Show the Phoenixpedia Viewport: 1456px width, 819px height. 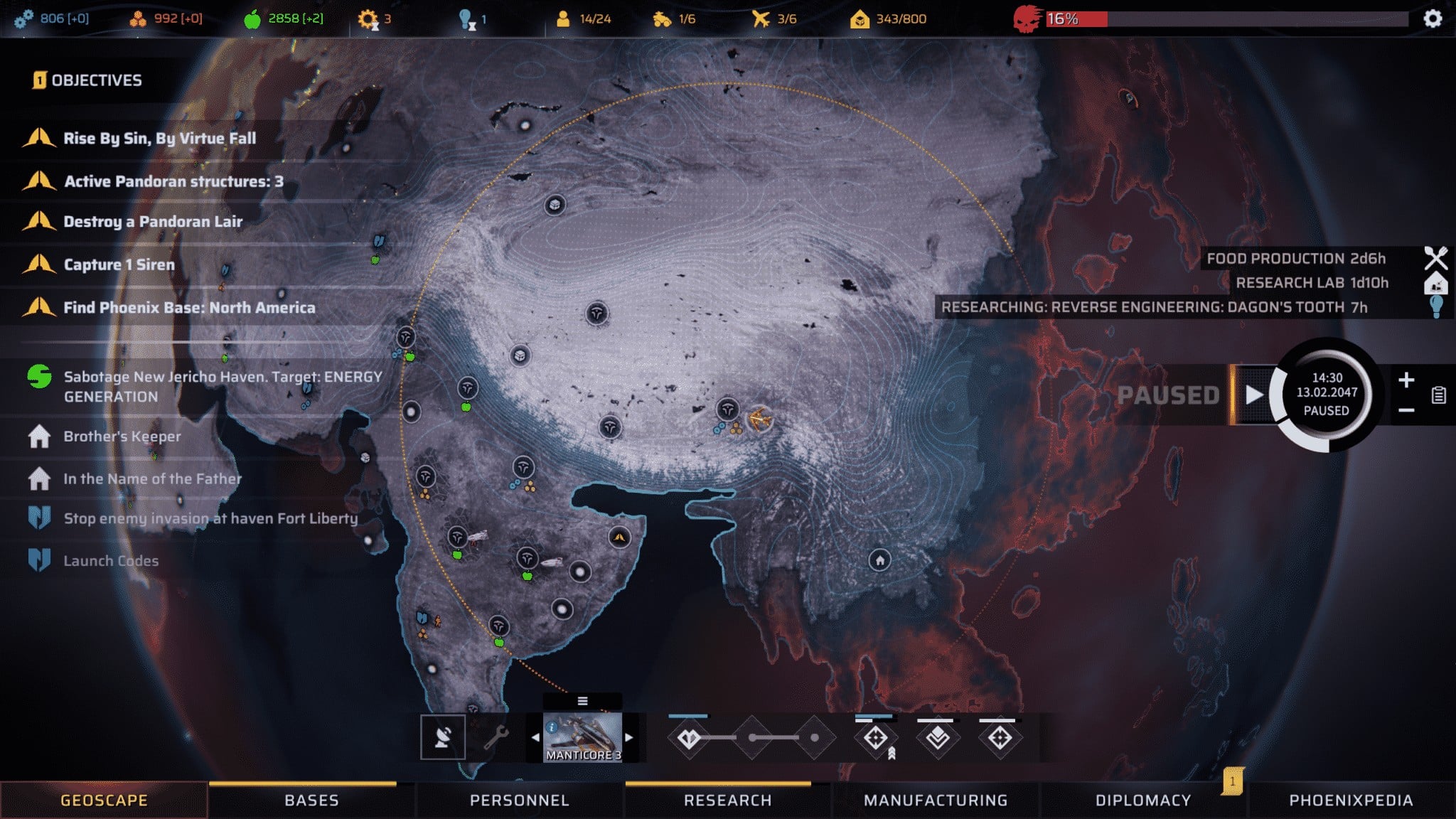point(1351,801)
